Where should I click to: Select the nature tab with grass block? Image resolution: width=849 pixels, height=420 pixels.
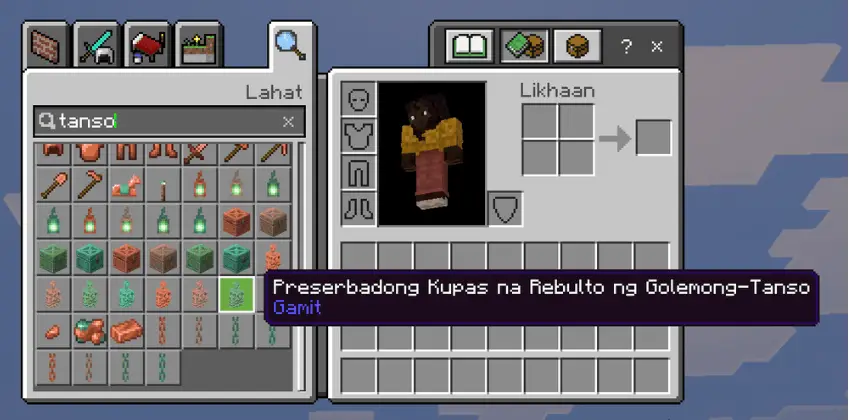[x=198, y=46]
